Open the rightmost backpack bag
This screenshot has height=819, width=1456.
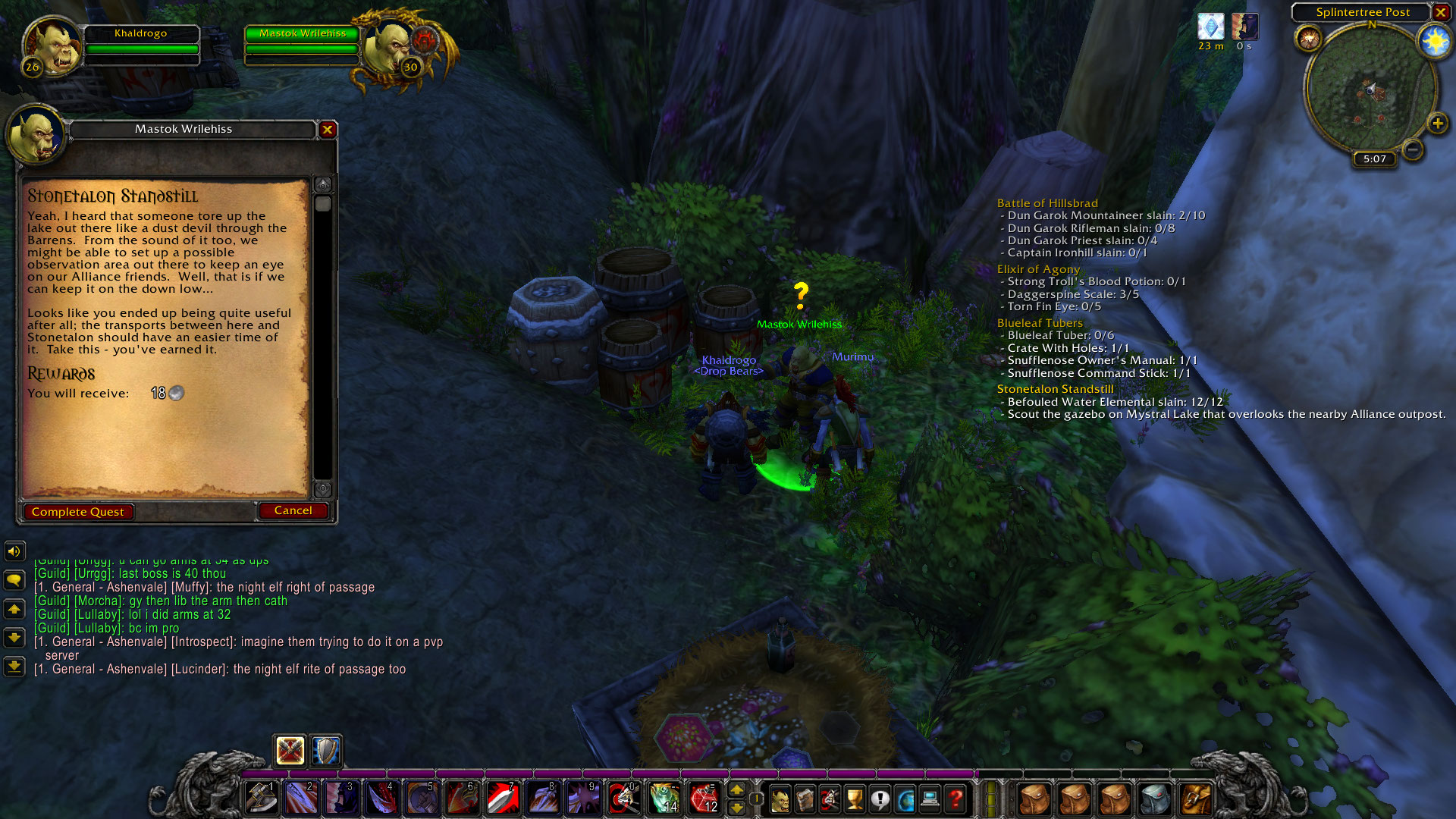1197,798
